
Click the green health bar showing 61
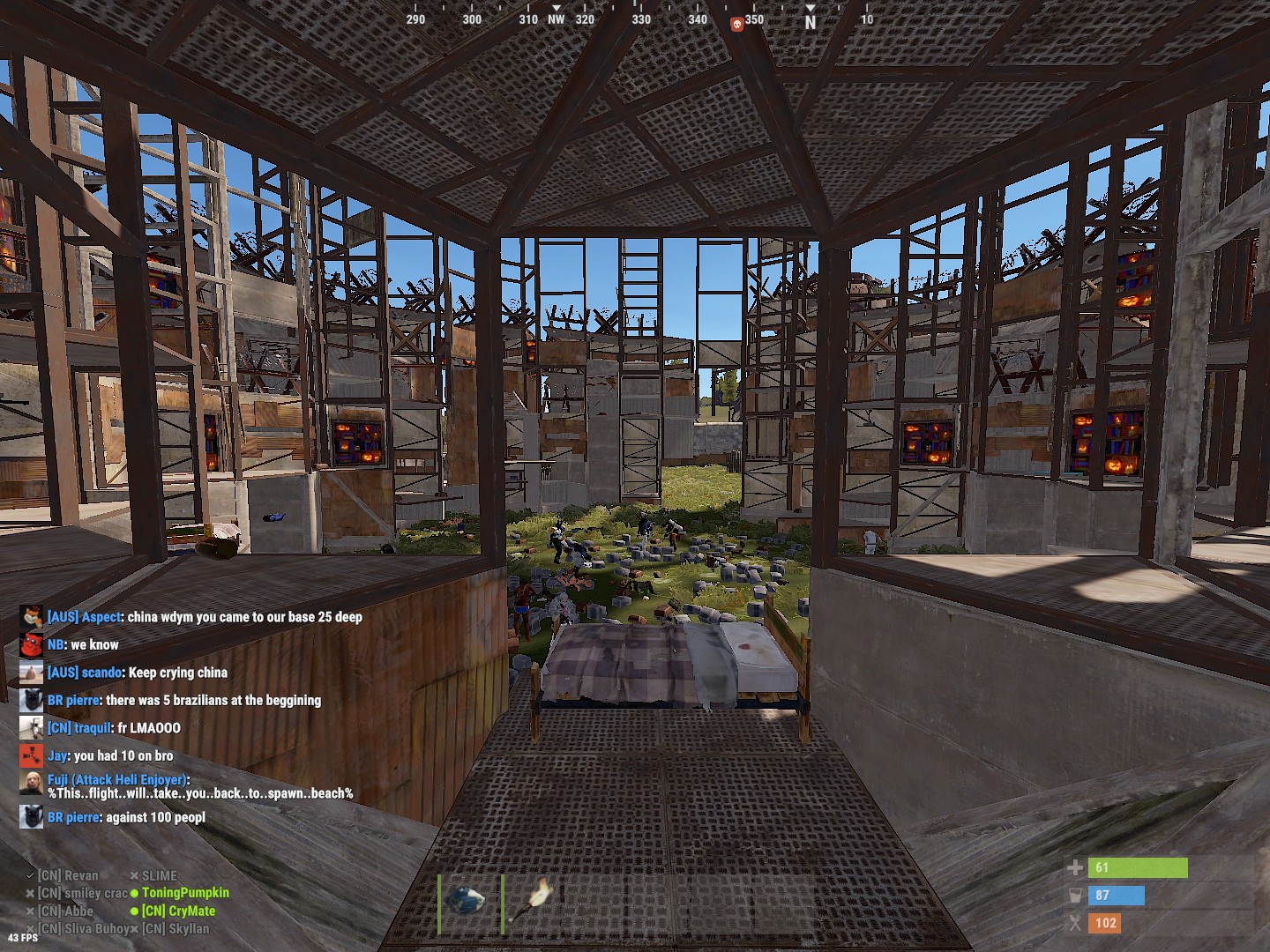click(1138, 867)
